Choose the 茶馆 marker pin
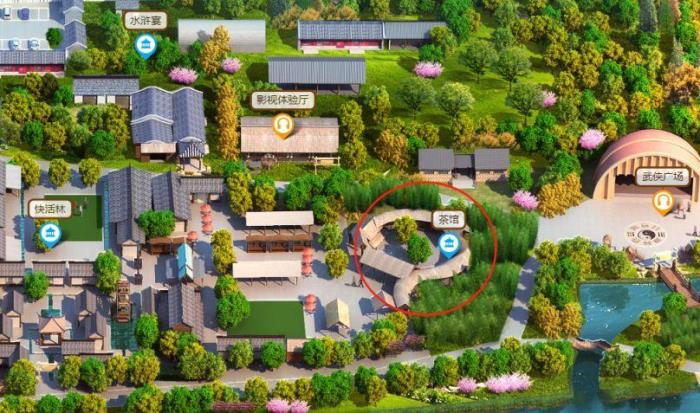The width and height of the screenshot is (700, 413). [451, 243]
